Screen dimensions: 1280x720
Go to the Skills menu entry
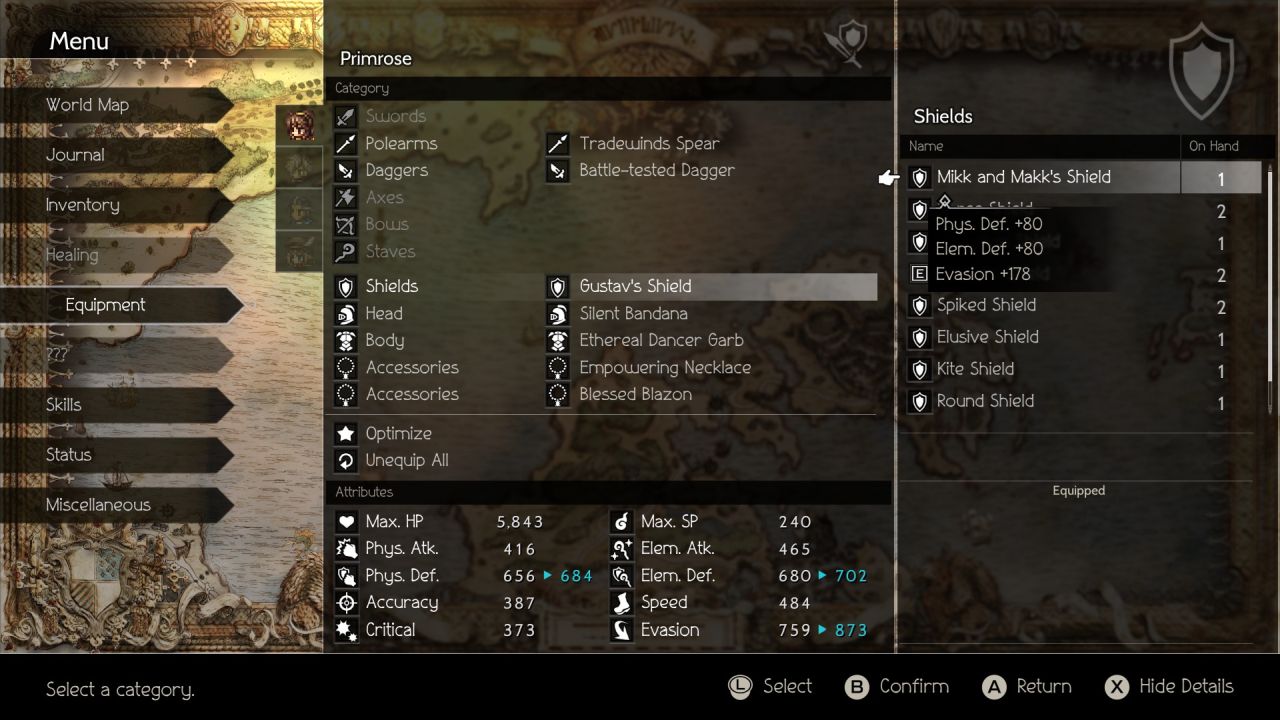[x=64, y=405]
